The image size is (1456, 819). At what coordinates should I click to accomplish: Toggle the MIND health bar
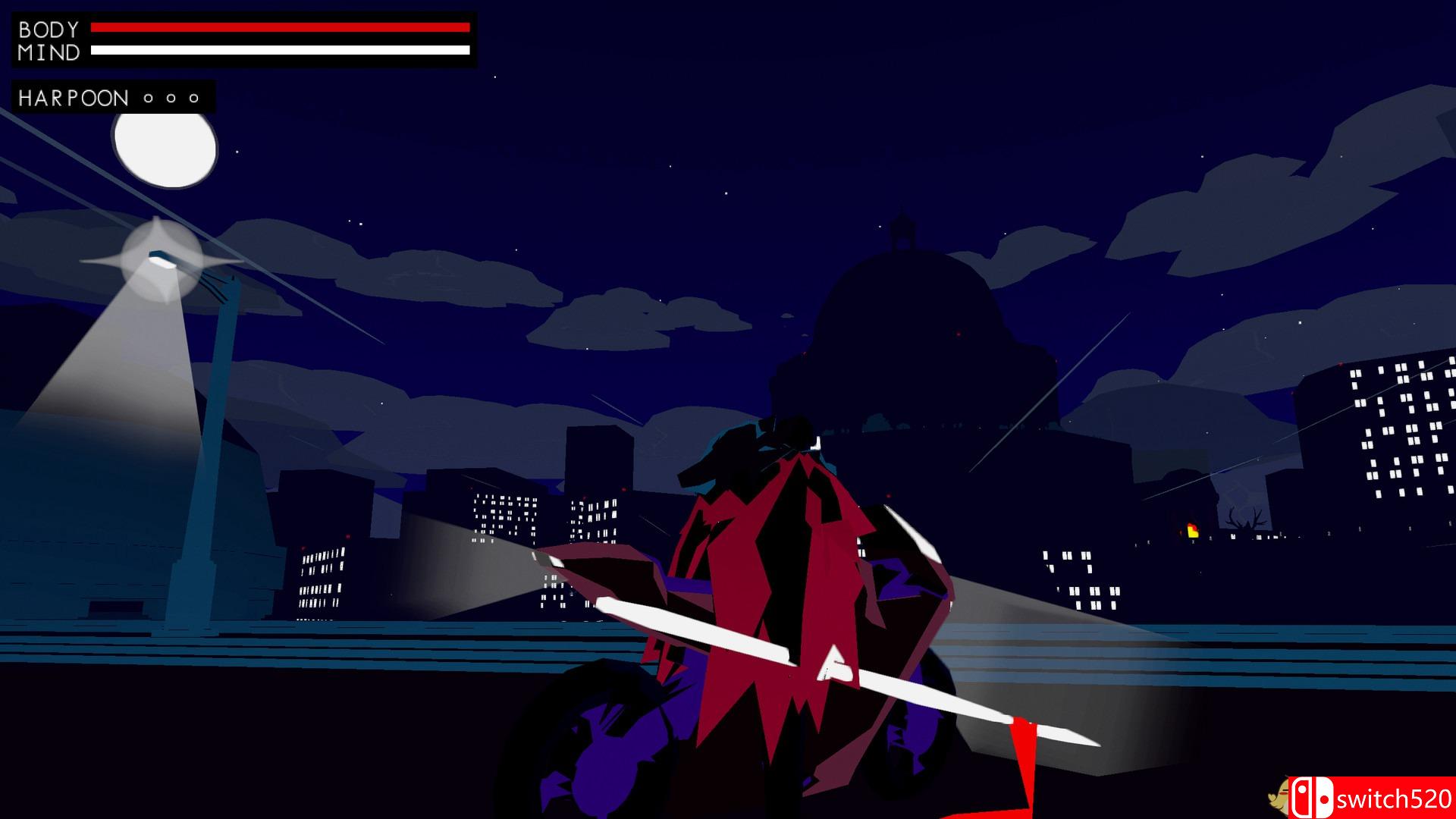(281, 52)
